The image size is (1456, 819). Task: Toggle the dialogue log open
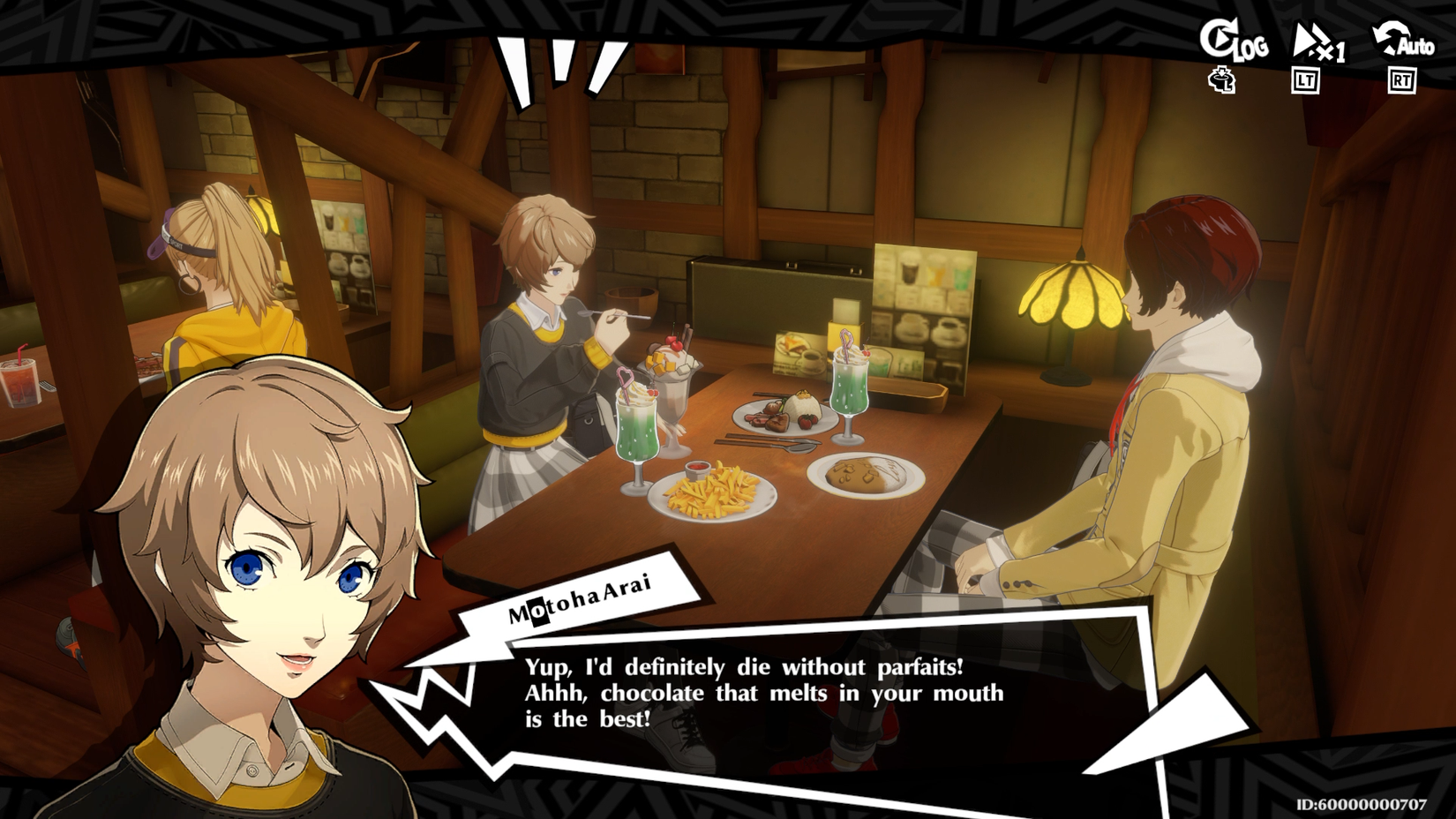(1235, 42)
